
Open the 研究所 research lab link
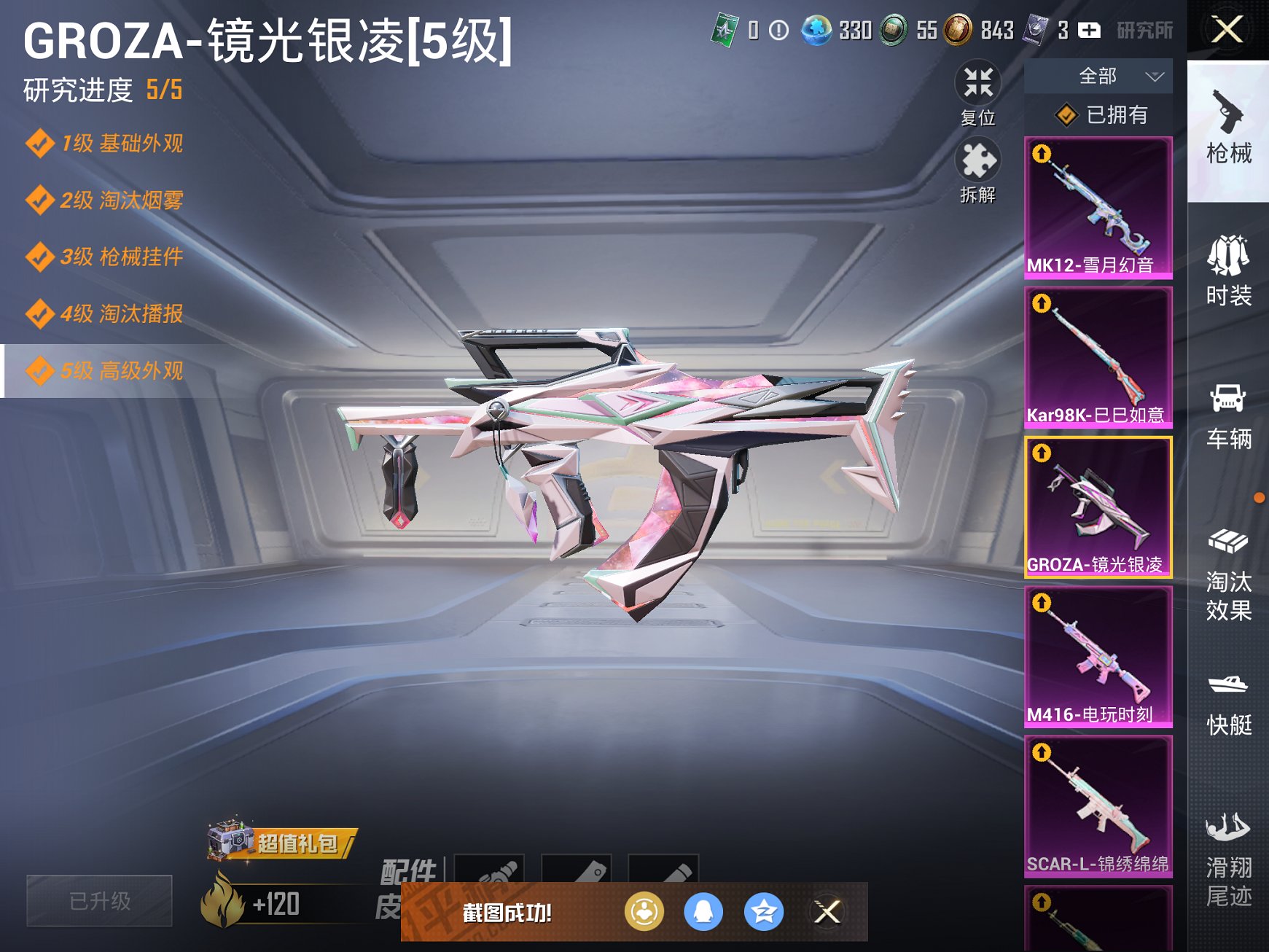(1144, 31)
